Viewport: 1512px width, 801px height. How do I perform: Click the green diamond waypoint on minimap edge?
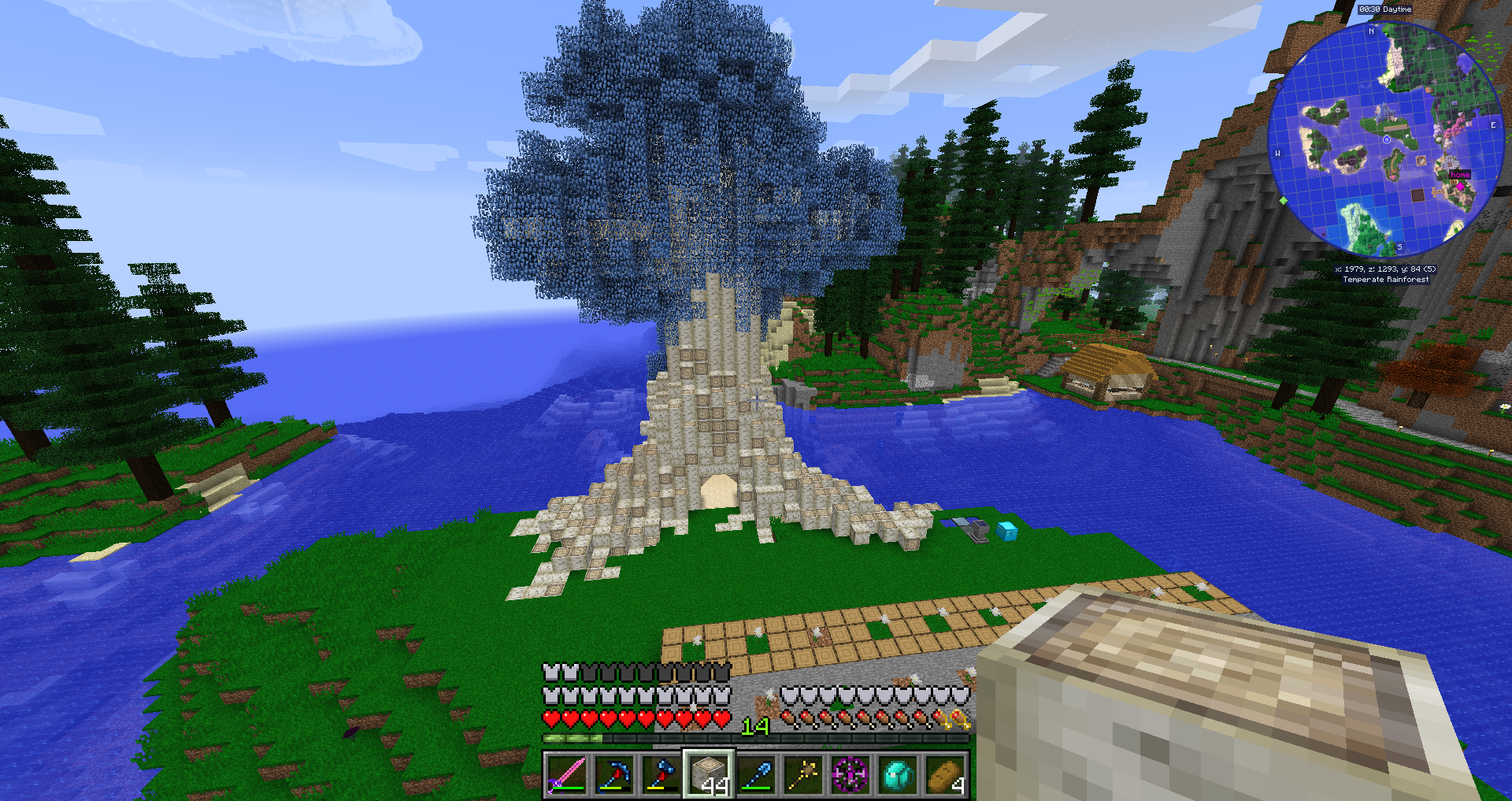[x=1283, y=201]
